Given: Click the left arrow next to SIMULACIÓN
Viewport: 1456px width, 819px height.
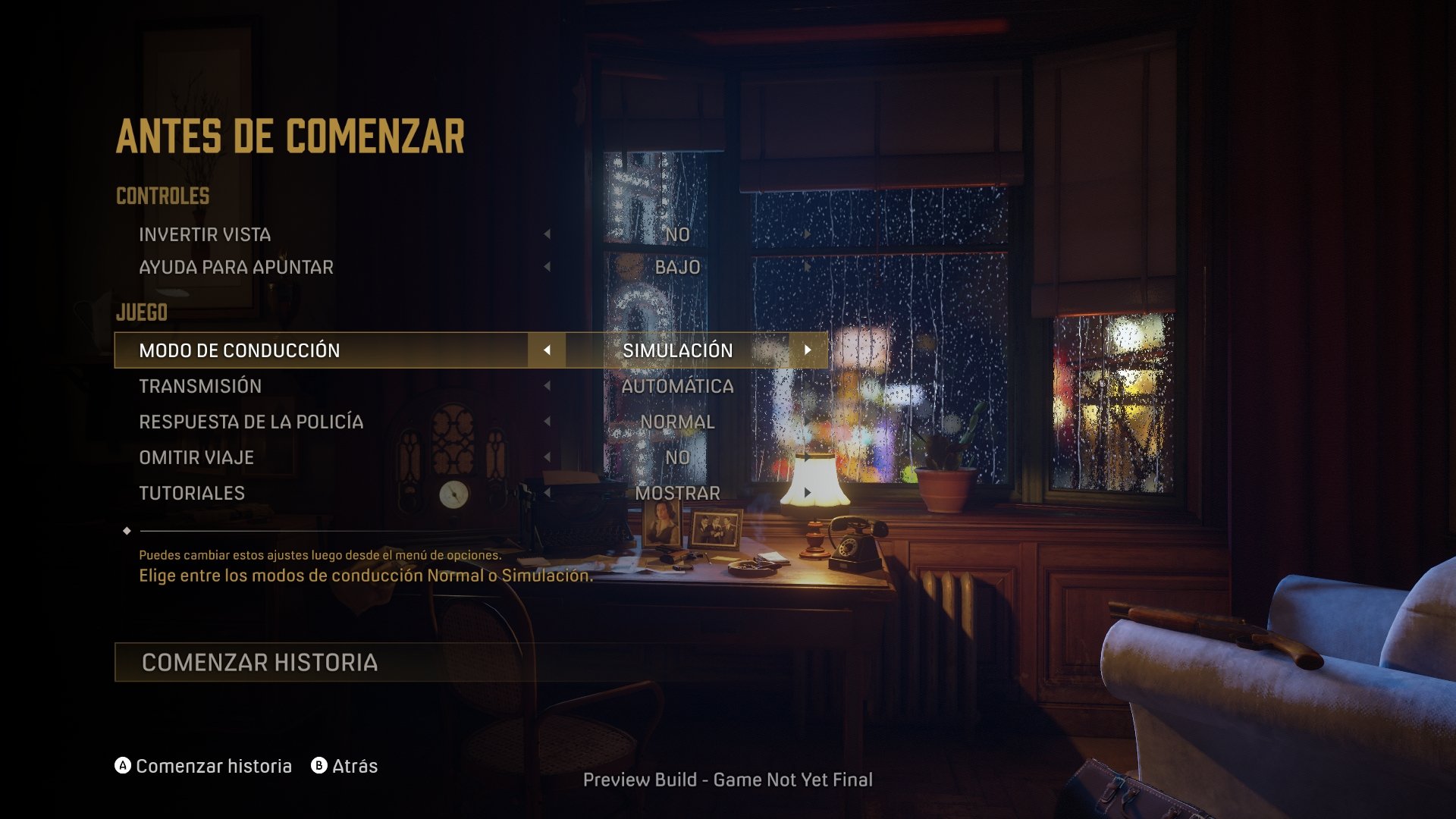Looking at the screenshot, I should tap(548, 350).
